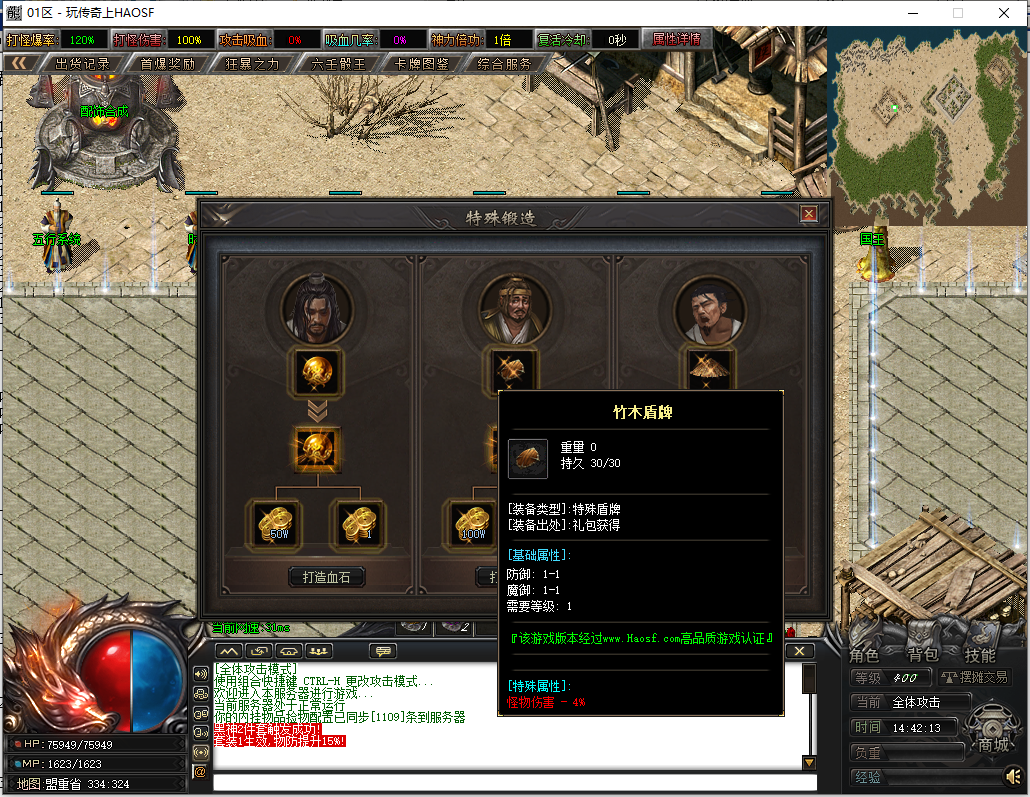The width and height of the screenshot is (1030, 797).
Task: Minimize the game window
Action: click(912, 13)
